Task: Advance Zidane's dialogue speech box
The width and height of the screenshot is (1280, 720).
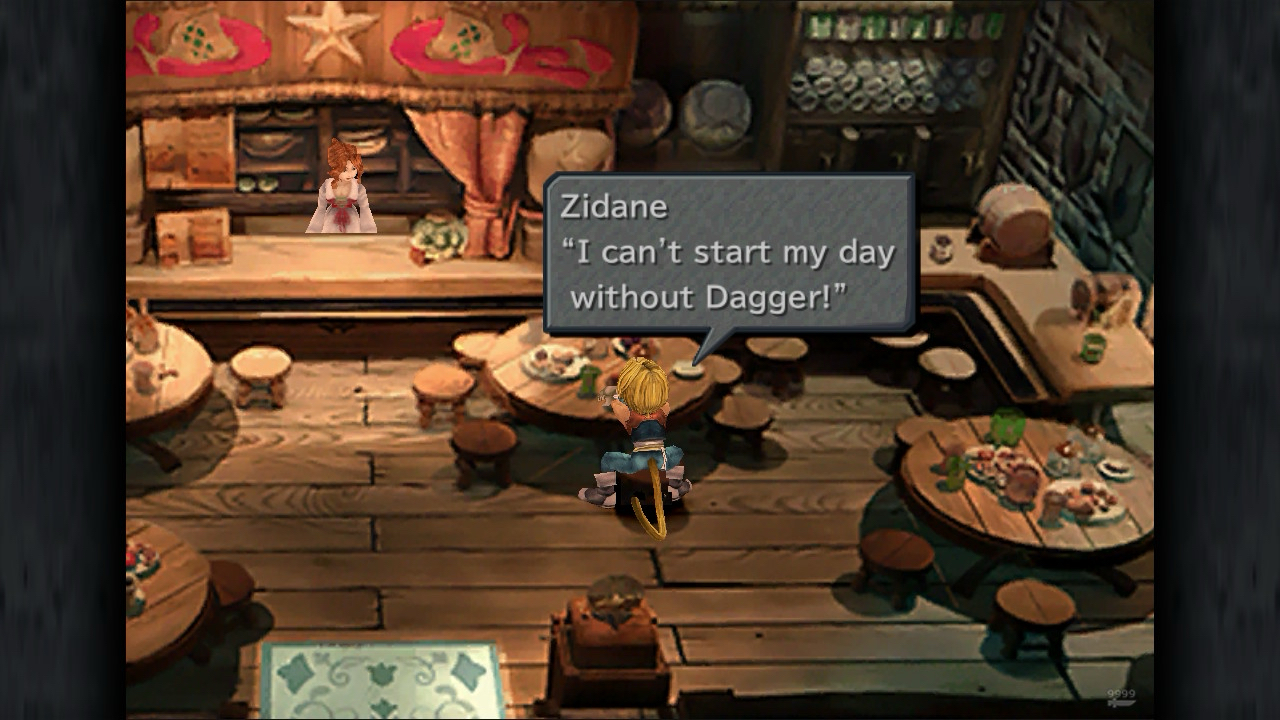Action: point(728,254)
